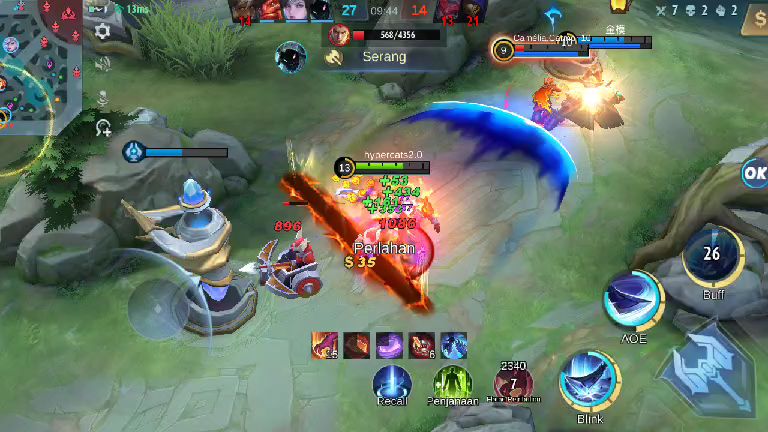Tap the battle spell showing 7 cooldown

pyautogui.click(x=513, y=385)
